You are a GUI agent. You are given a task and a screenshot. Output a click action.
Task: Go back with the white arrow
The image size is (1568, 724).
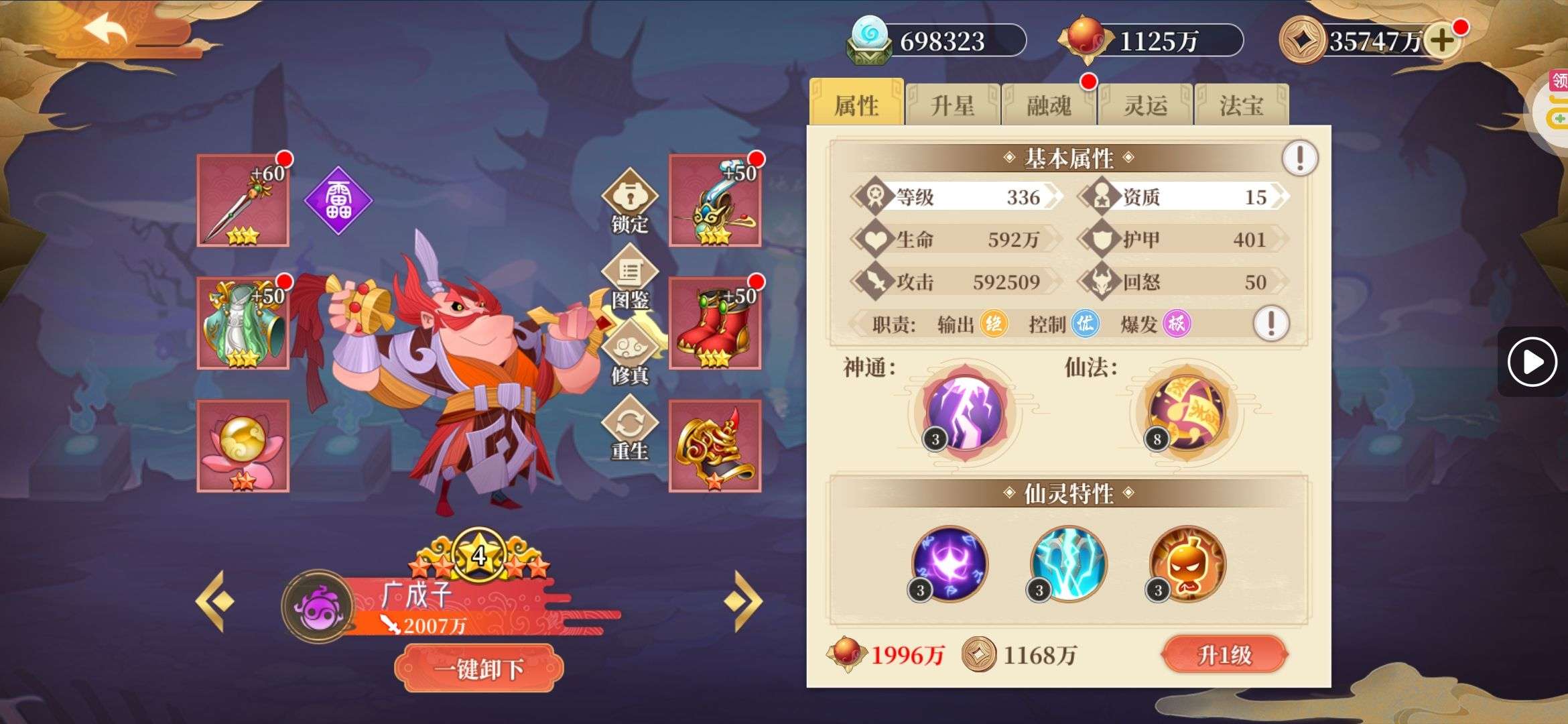105,32
